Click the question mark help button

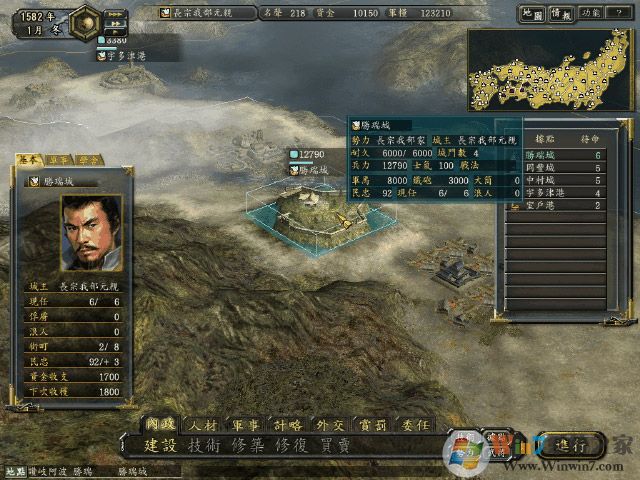coord(620,13)
